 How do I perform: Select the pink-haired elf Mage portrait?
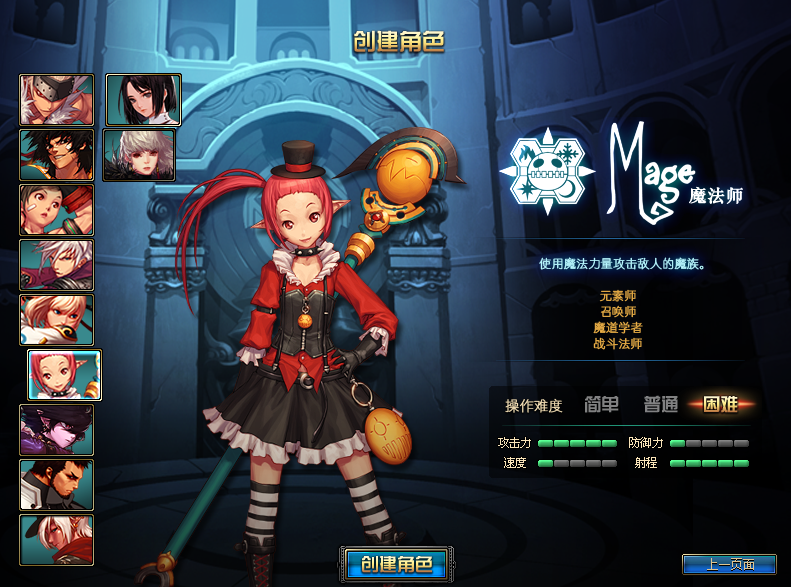[x=64, y=375]
